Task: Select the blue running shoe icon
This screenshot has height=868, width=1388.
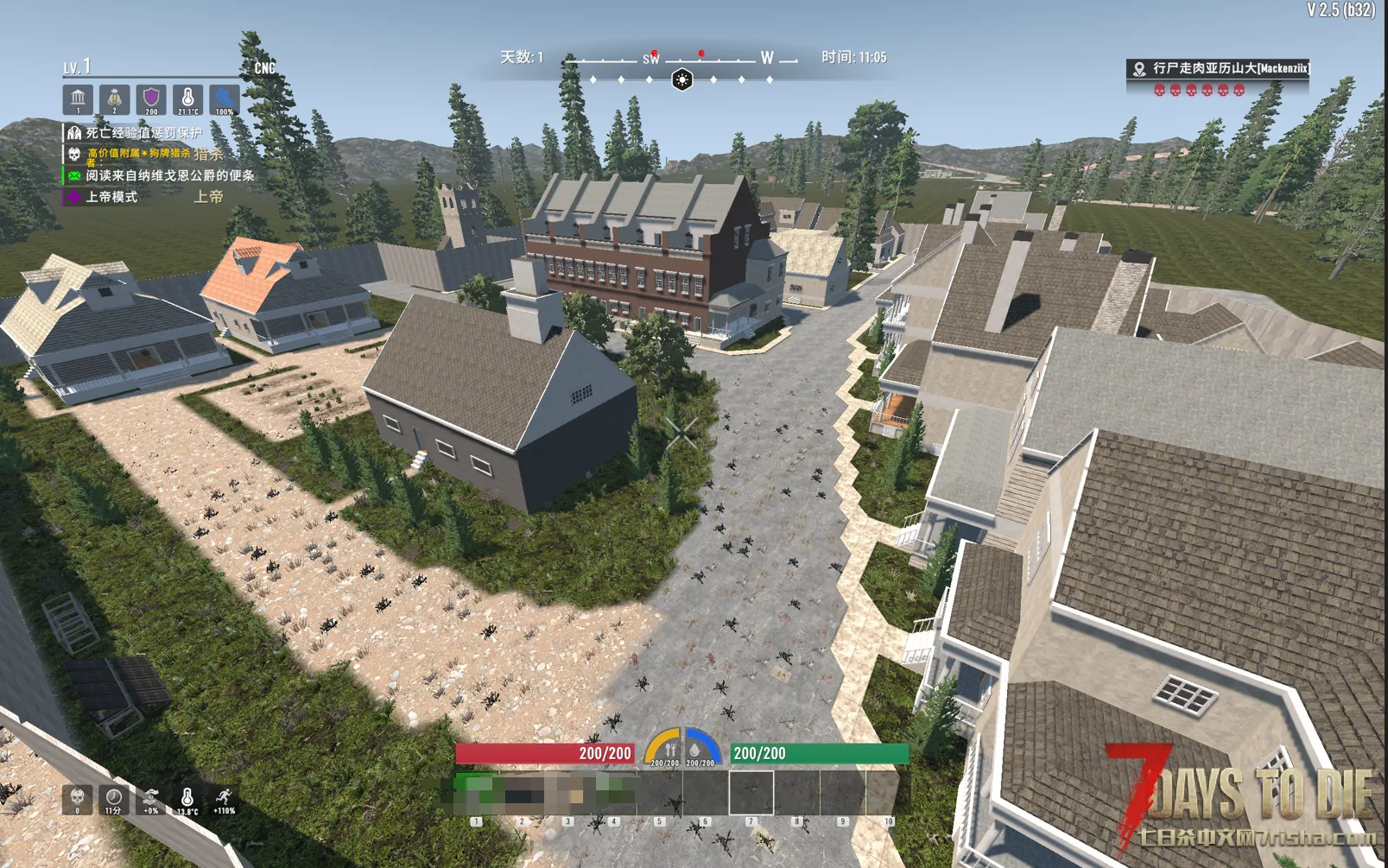Action: coord(225,99)
